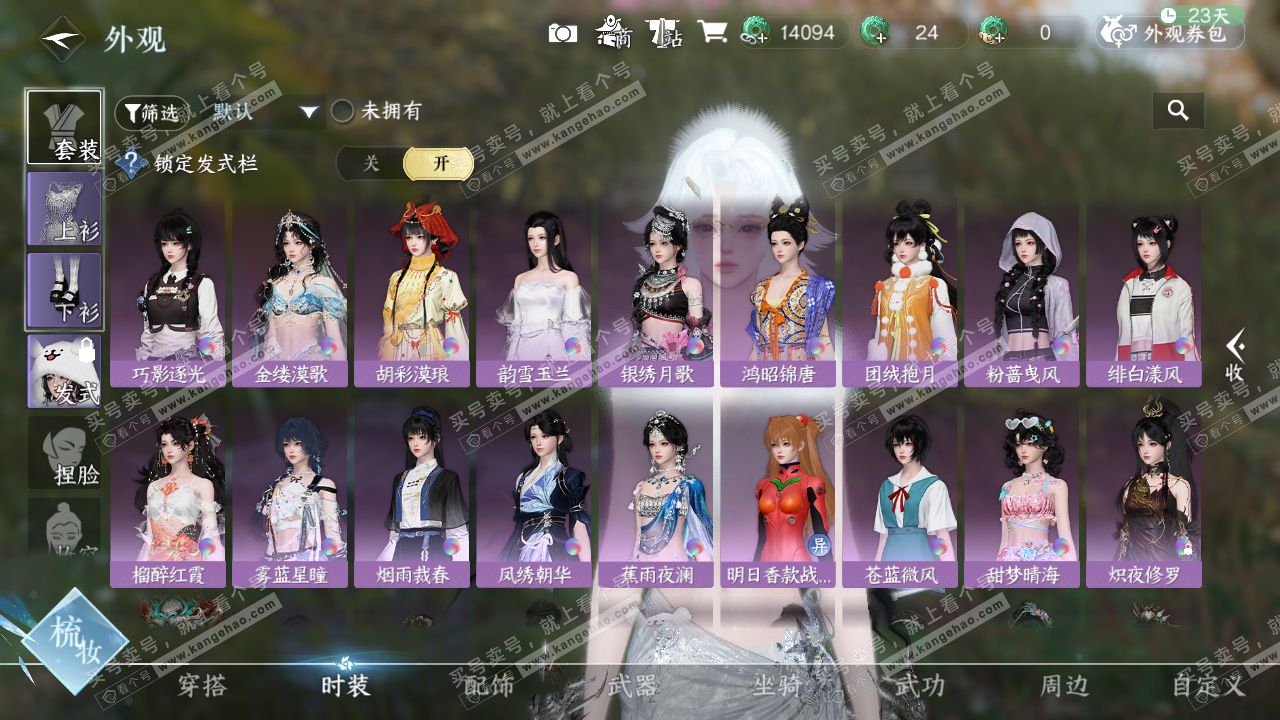The width and height of the screenshot is (1280, 720).
Task: Open the 筛选 filter button
Action: (152, 113)
